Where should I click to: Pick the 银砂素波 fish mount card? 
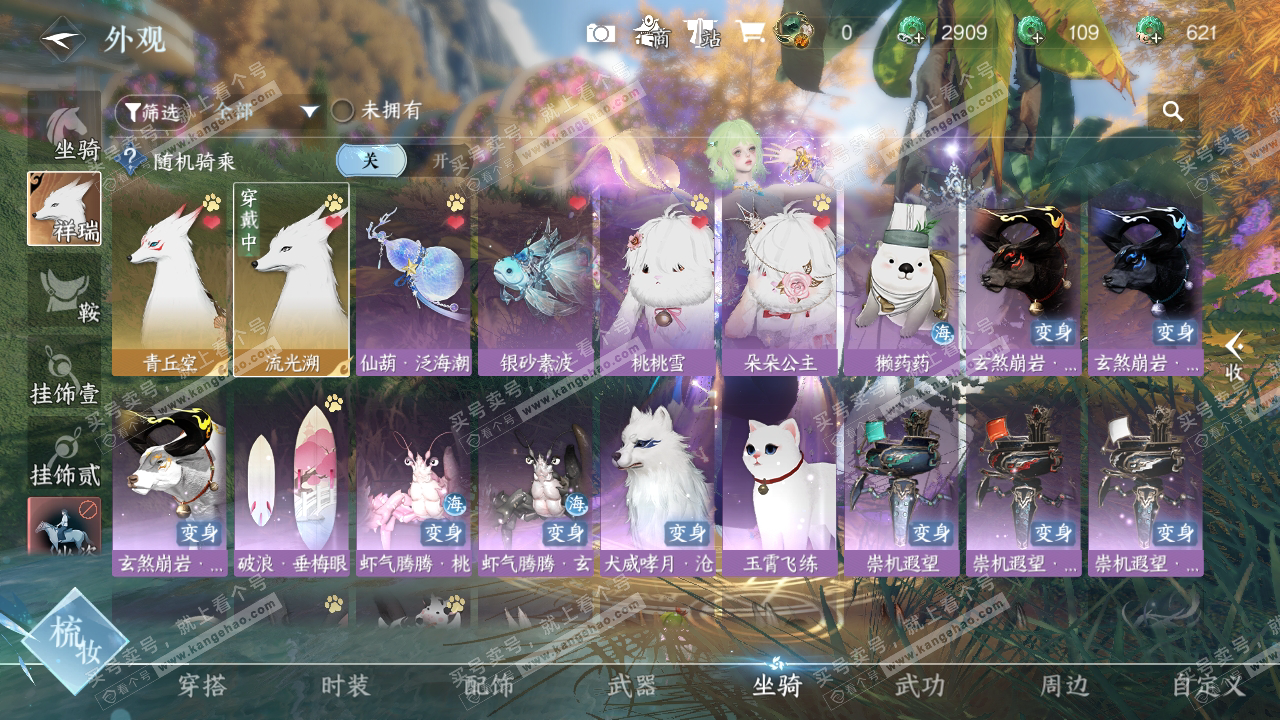(536, 280)
